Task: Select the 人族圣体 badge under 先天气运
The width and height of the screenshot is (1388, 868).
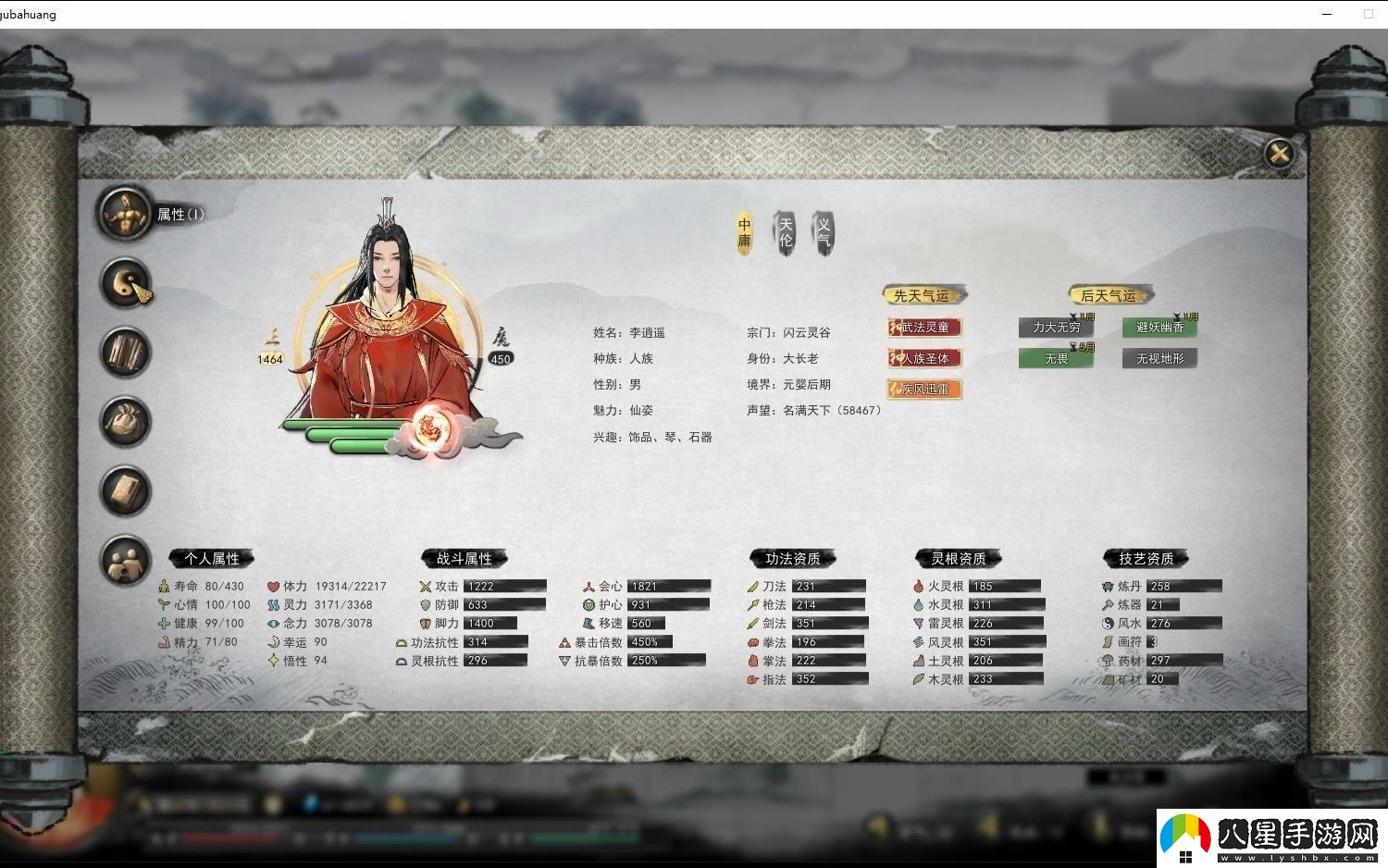Action: [923, 358]
